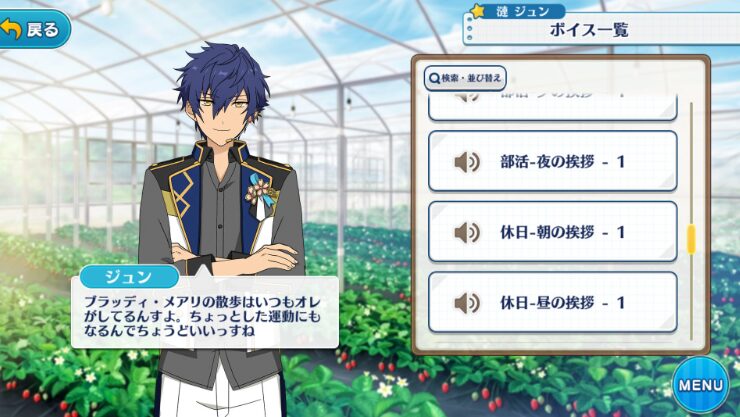Play the 休日-朝の挨拶 - 1 voice line
The height and width of the screenshot is (417, 740).
click(x=552, y=232)
